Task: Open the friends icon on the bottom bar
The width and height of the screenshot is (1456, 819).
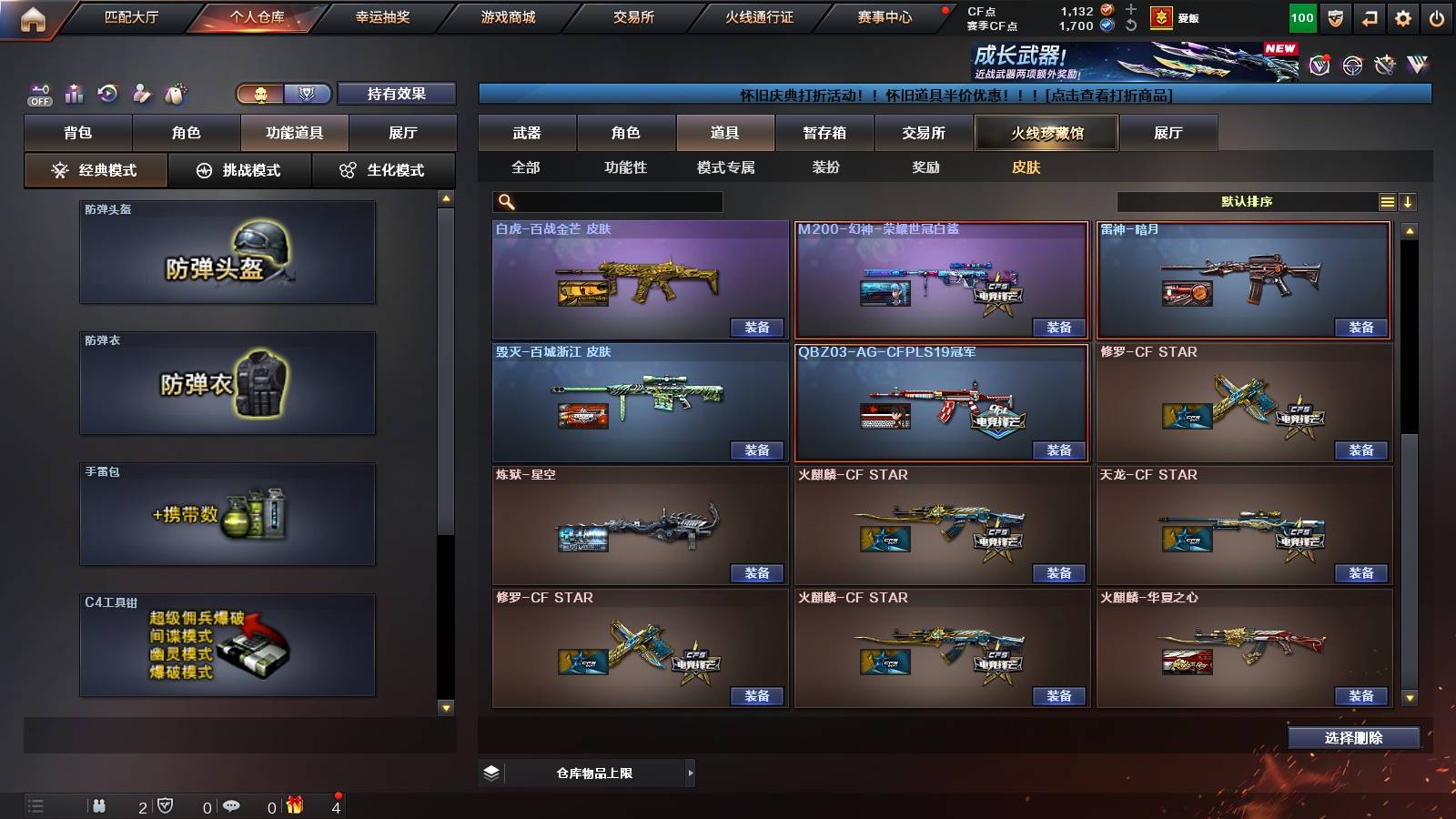Action: tap(99, 805)
